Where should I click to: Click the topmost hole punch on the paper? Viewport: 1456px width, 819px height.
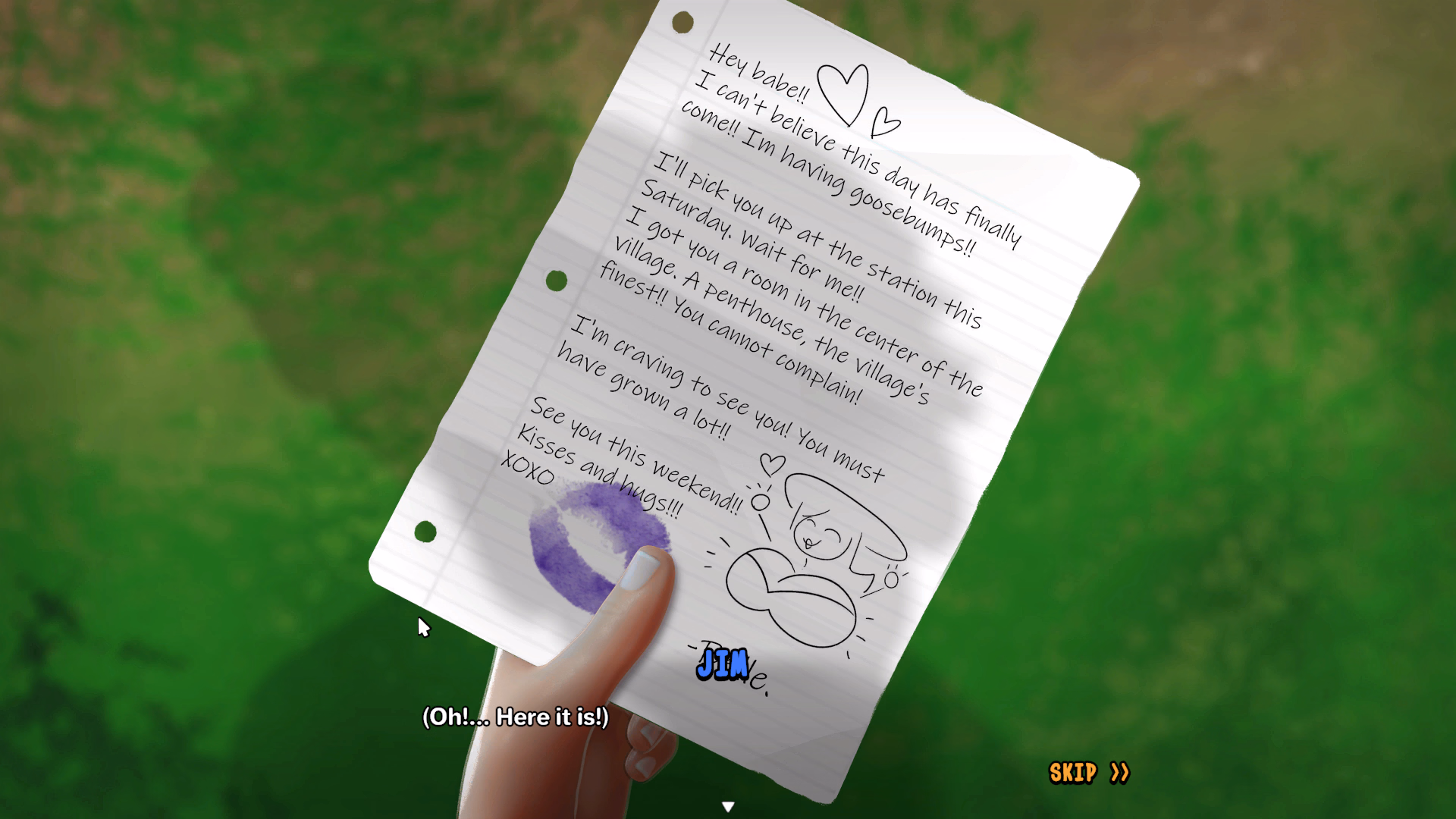tap(681, 23)
